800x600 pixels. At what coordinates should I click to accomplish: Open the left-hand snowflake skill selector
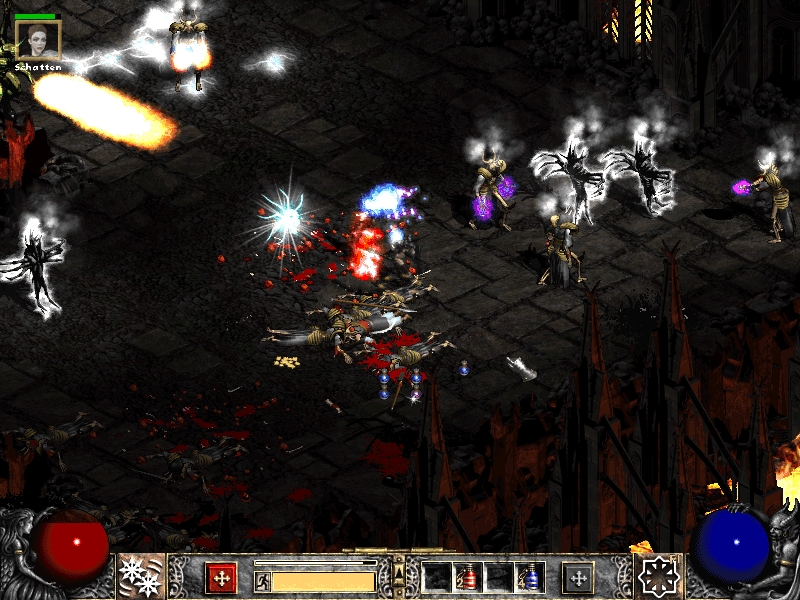coord(140,576)
